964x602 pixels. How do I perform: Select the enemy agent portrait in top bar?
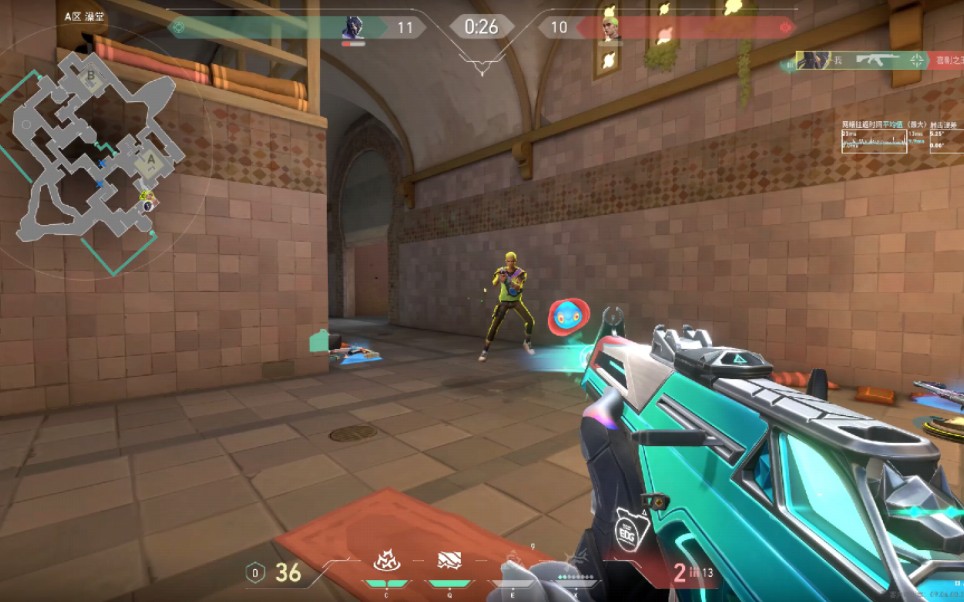click(611, 28)
